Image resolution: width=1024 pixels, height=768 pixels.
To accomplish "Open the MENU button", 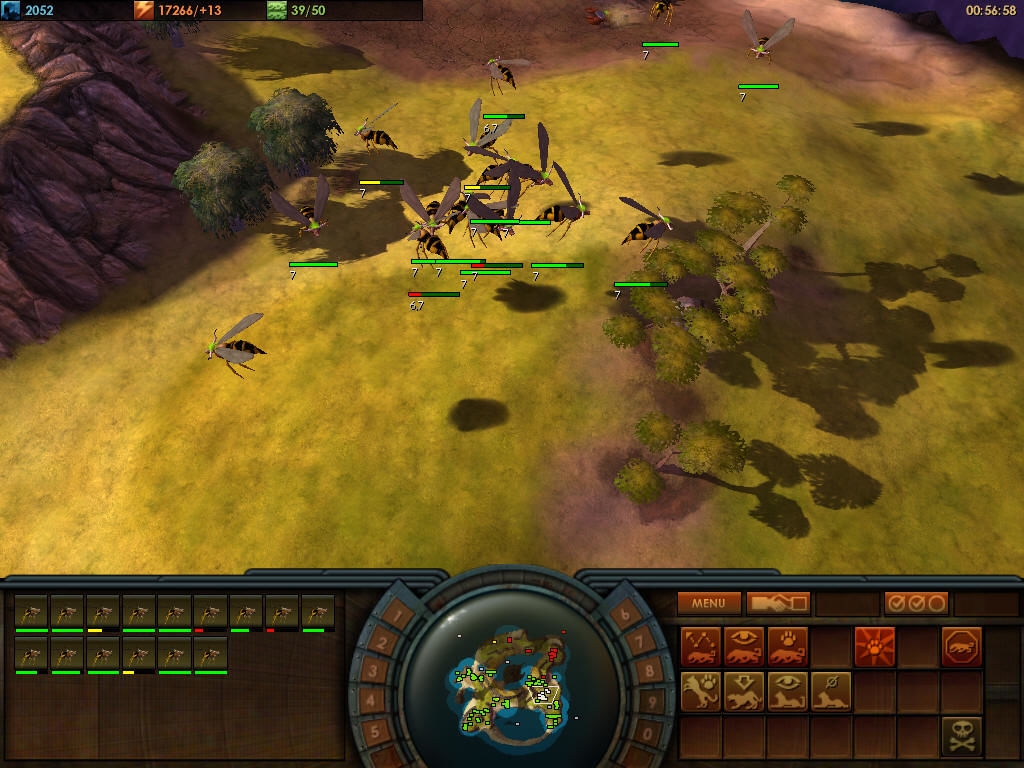I will tap(709, 604).
